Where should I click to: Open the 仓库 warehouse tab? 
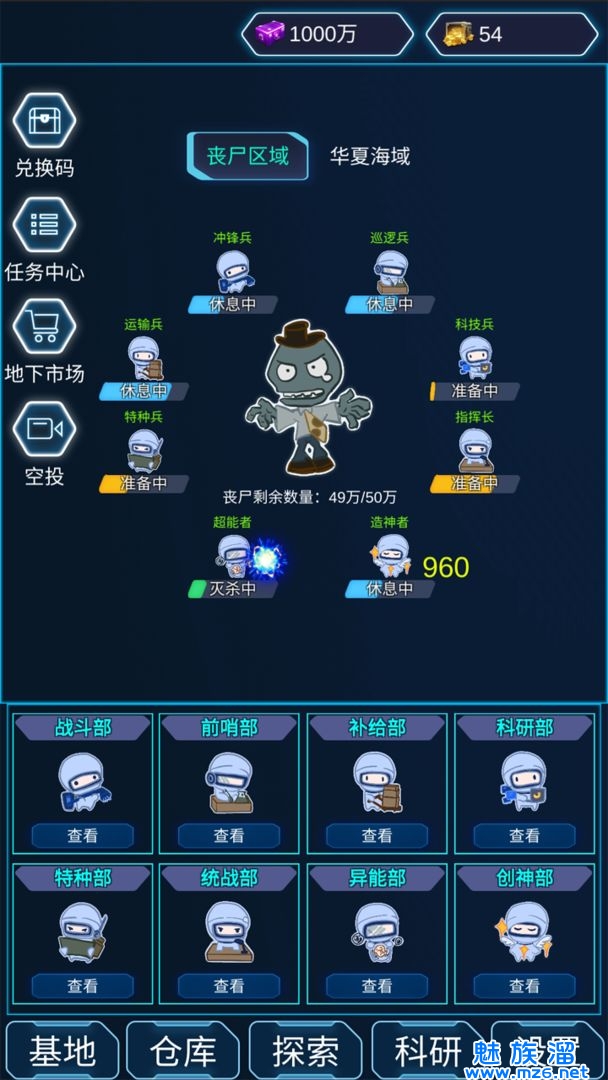pyautogui.click(x=184, y=1051)
